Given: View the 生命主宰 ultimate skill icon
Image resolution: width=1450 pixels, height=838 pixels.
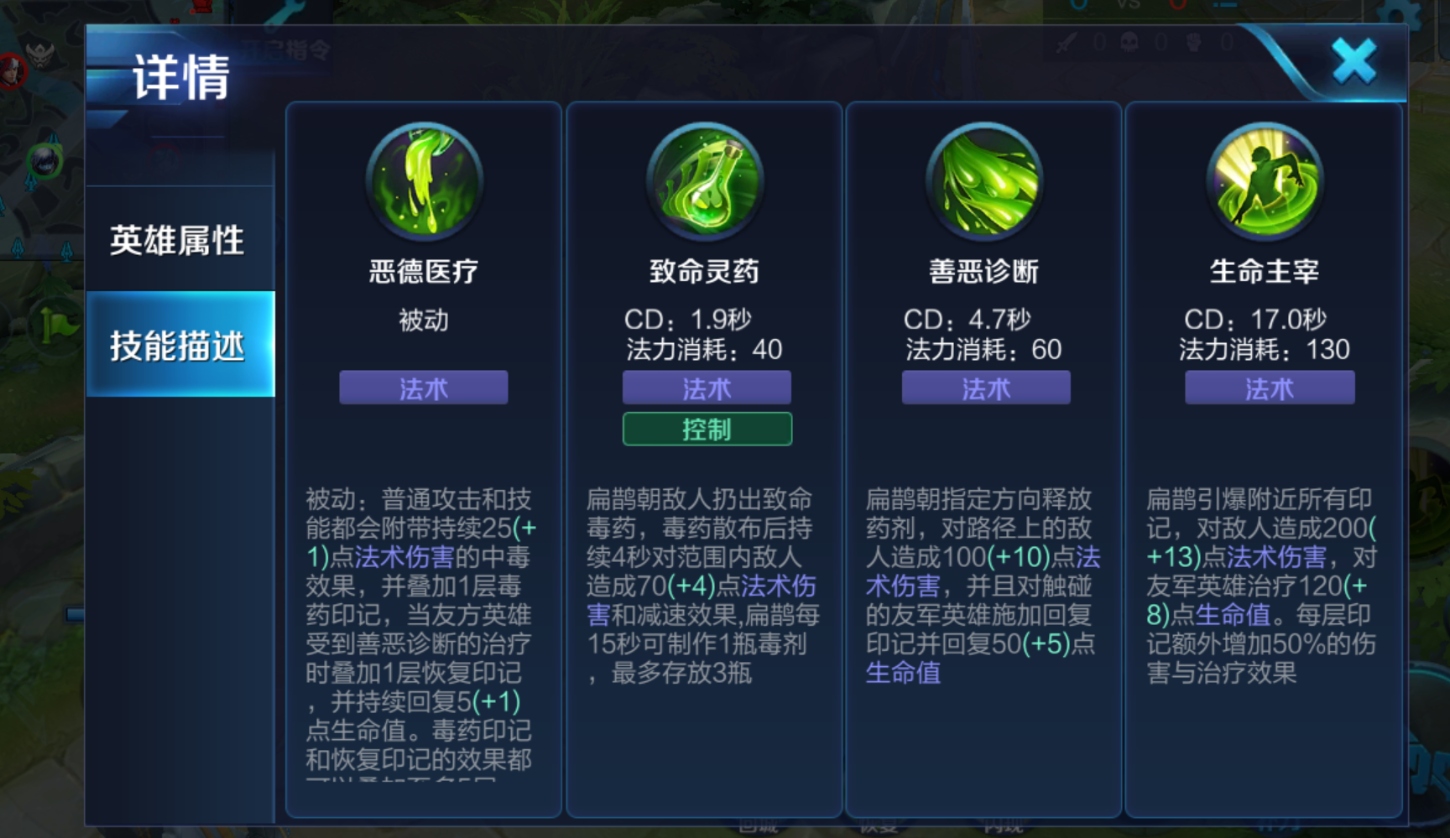Looking at the screenshot, I should (1269, 181).
